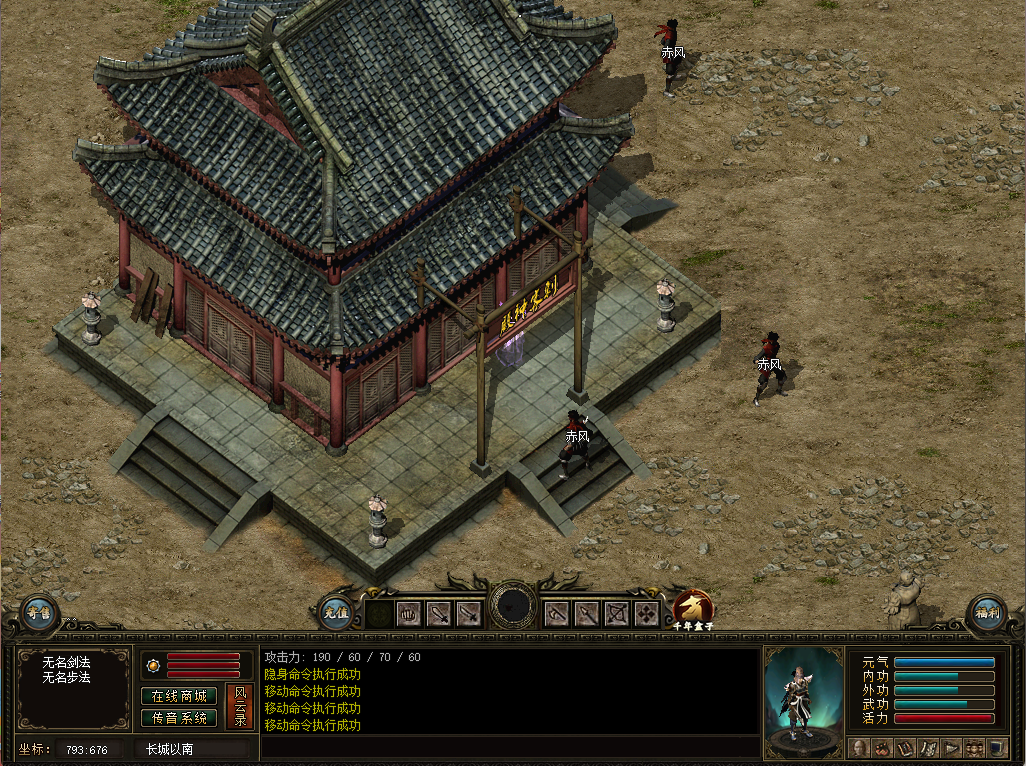This screenshot has height=766, width=1026.
Task: Open the 风云录 rankings panel
Action: coord(240,706)
